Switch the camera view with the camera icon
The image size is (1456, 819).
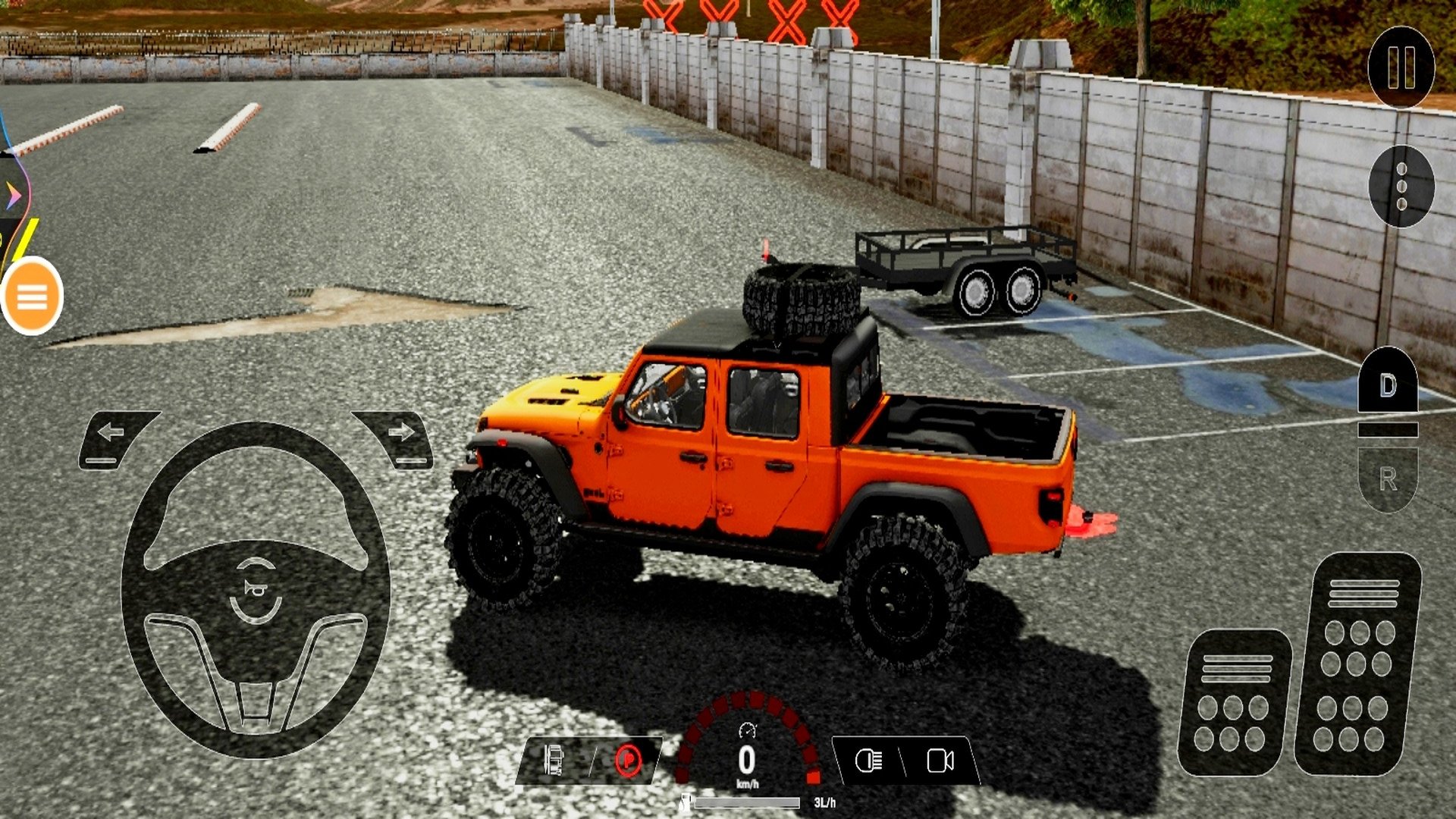pos(940,760)
